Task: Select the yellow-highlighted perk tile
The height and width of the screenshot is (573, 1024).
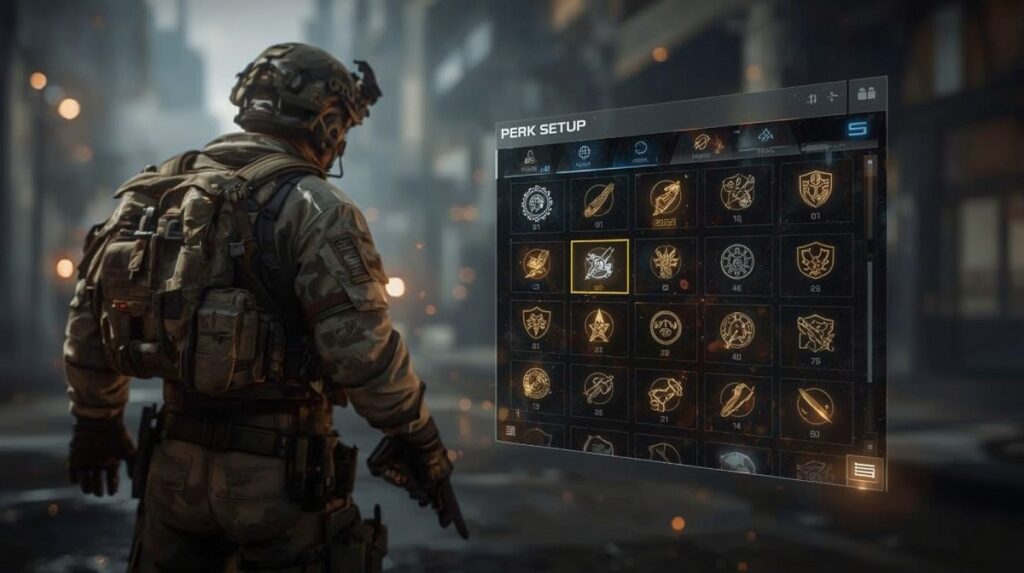Action: (x=599, y=265)
